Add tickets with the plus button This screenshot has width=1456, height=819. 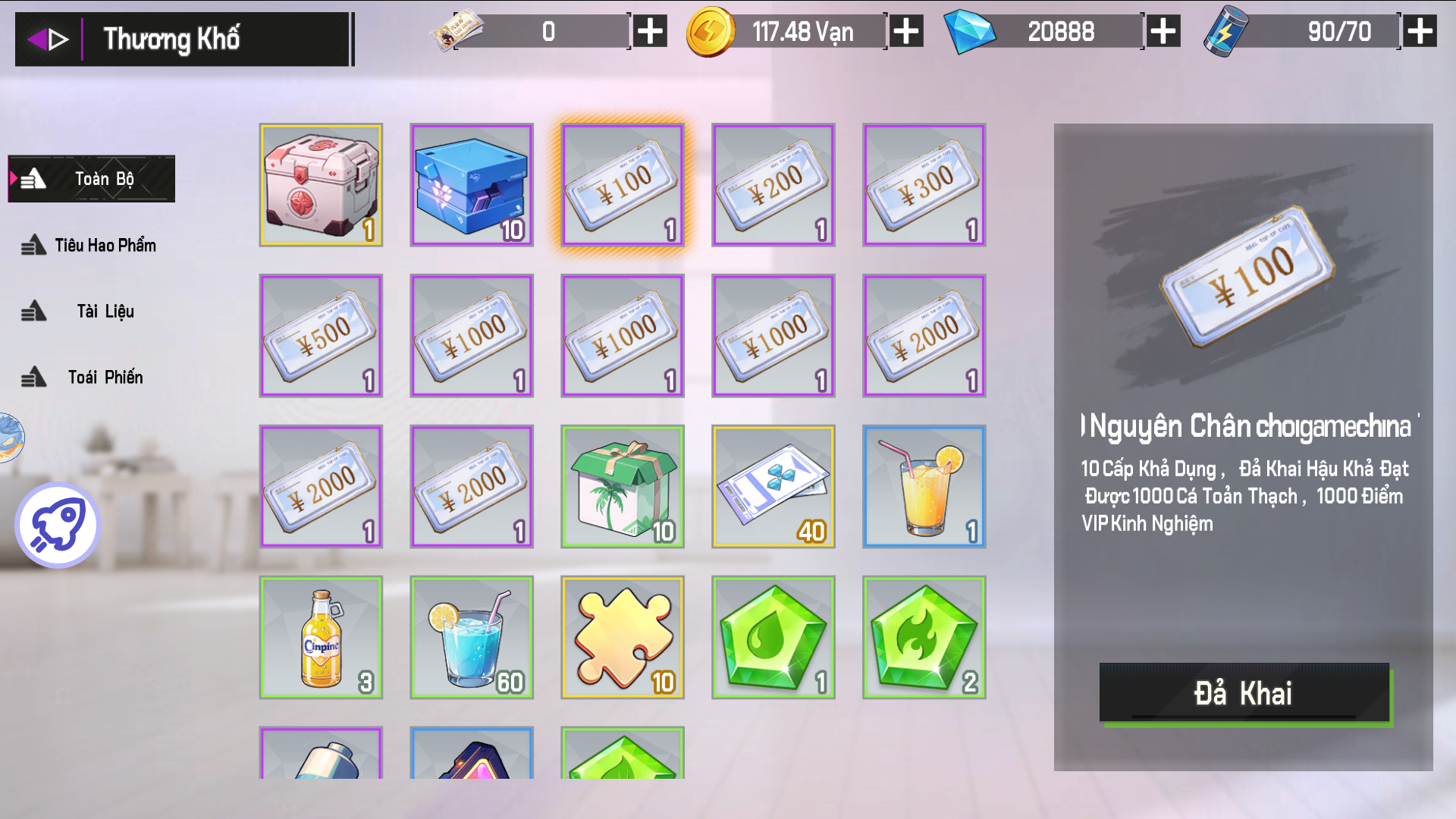[650, 32]
